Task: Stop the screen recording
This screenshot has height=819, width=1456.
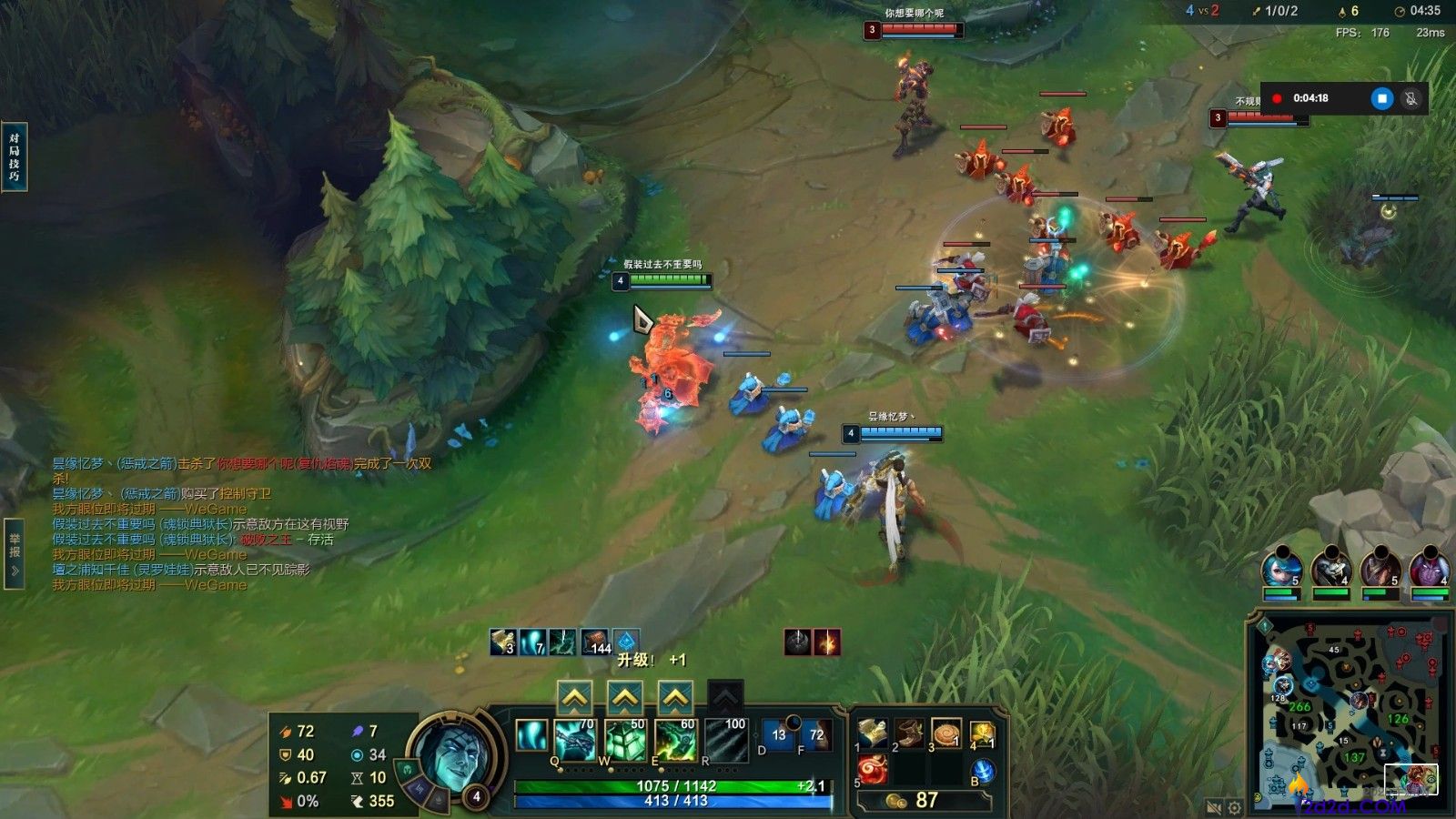Action: 1381,98
